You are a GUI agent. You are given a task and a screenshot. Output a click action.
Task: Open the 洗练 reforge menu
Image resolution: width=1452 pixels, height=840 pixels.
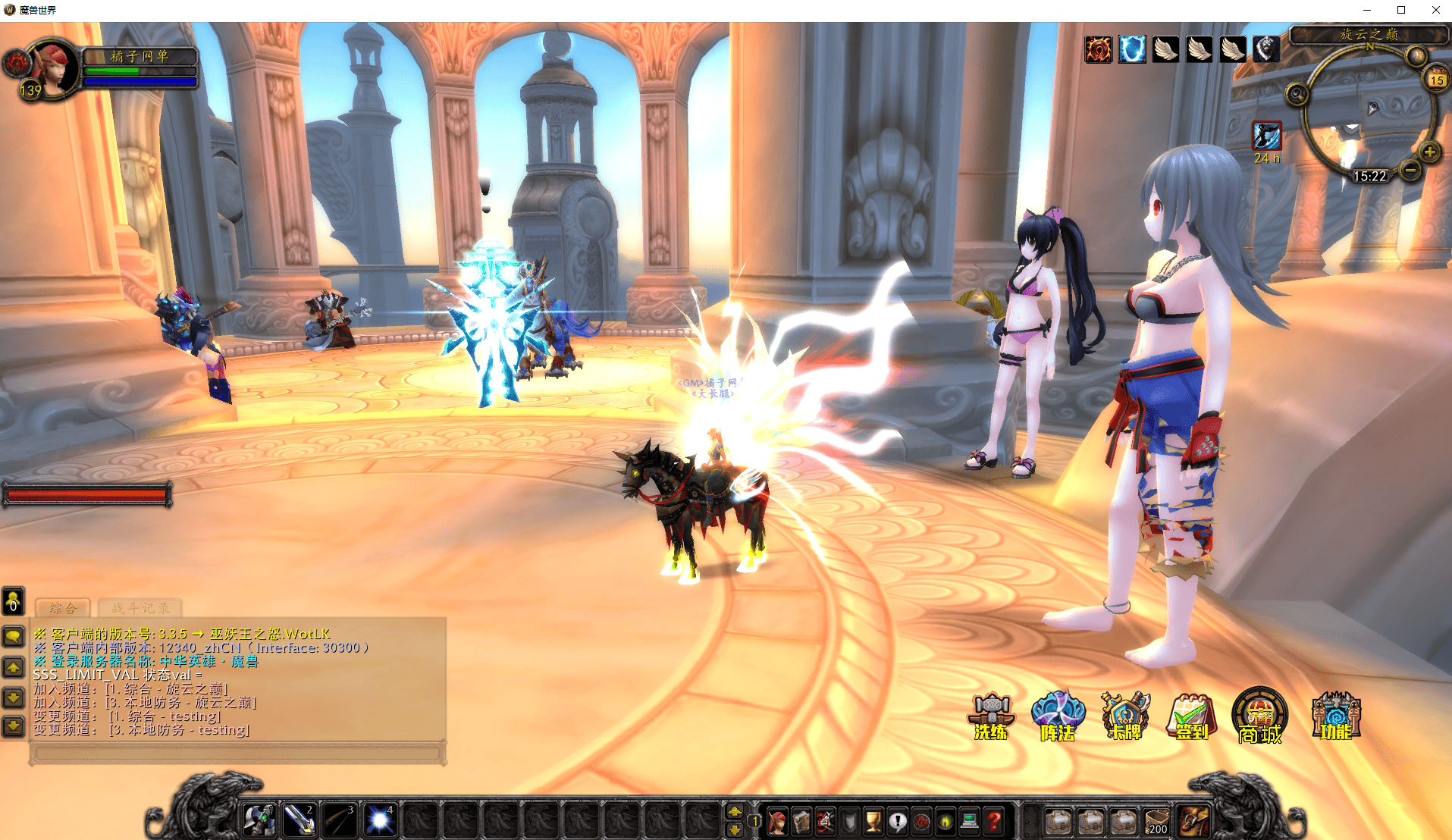pos(991,716)
